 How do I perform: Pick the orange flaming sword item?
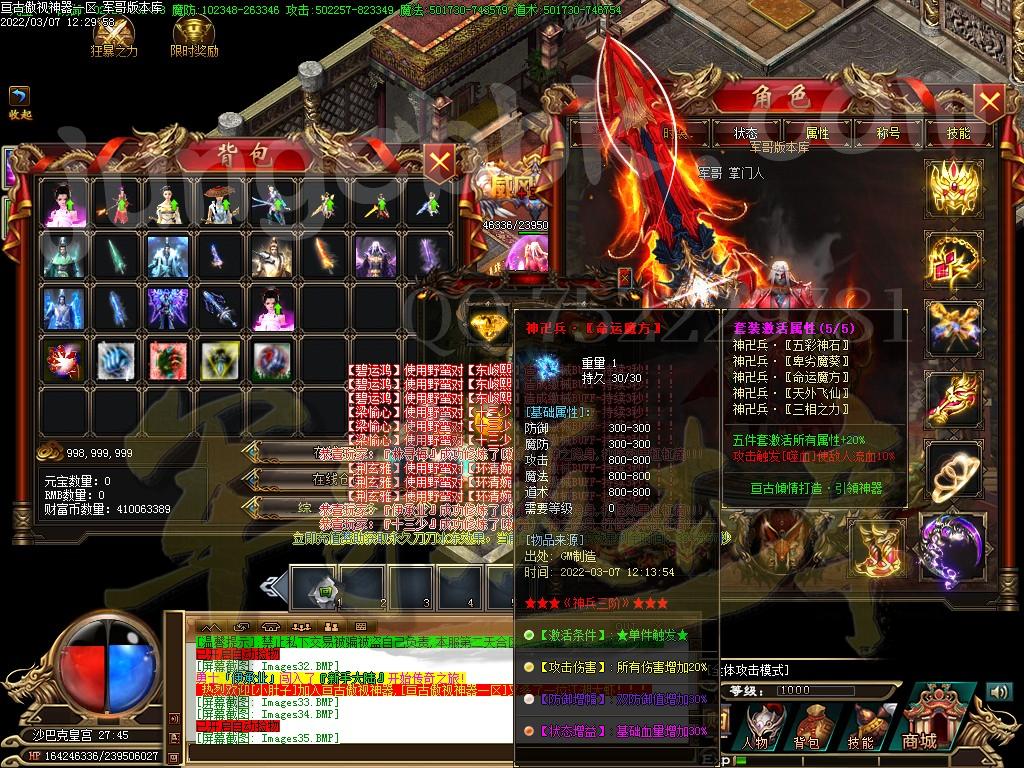pyautogui.click(x=323, y=256)
